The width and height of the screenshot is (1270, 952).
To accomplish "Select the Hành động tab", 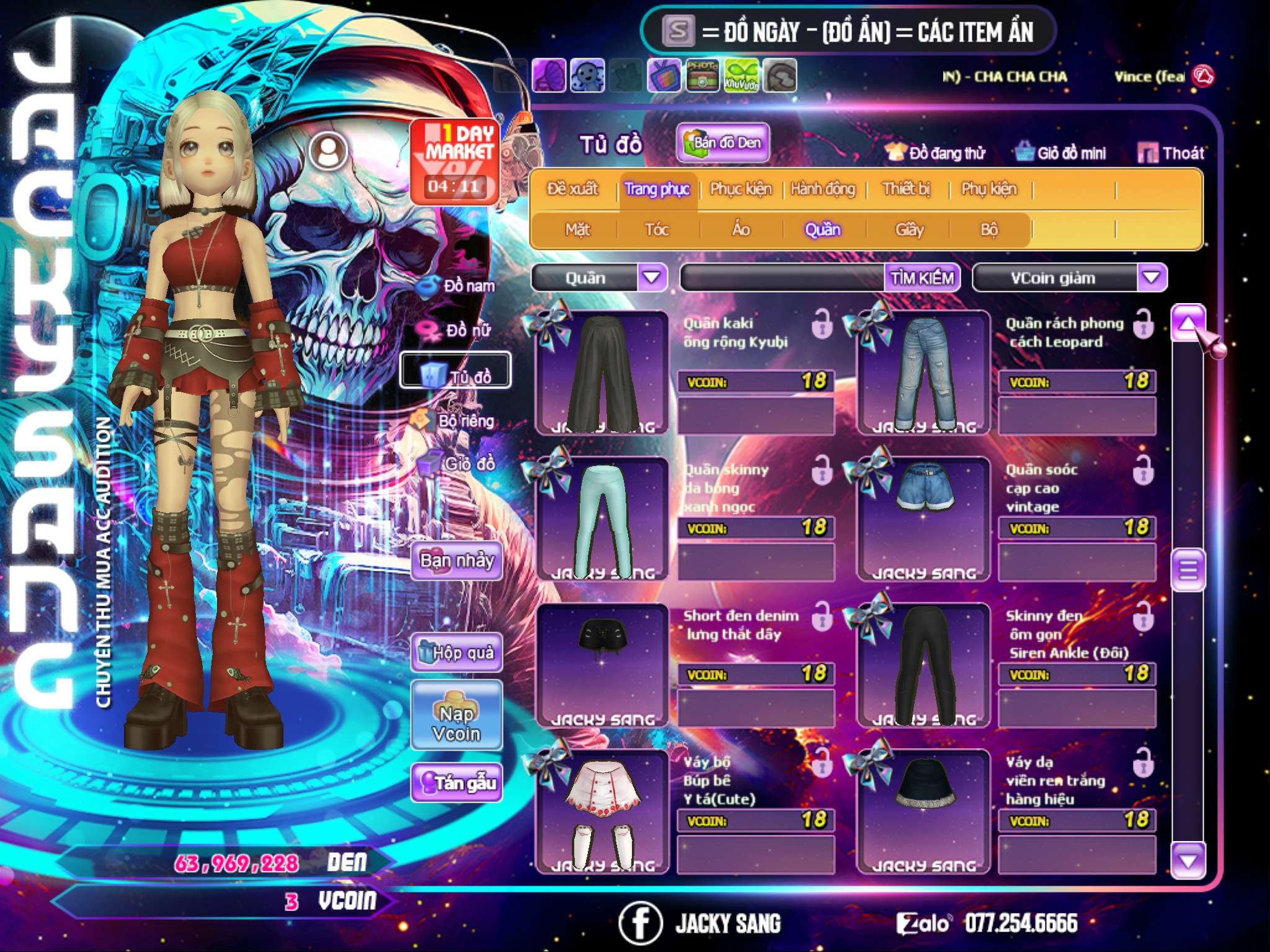I will [822, 188].
